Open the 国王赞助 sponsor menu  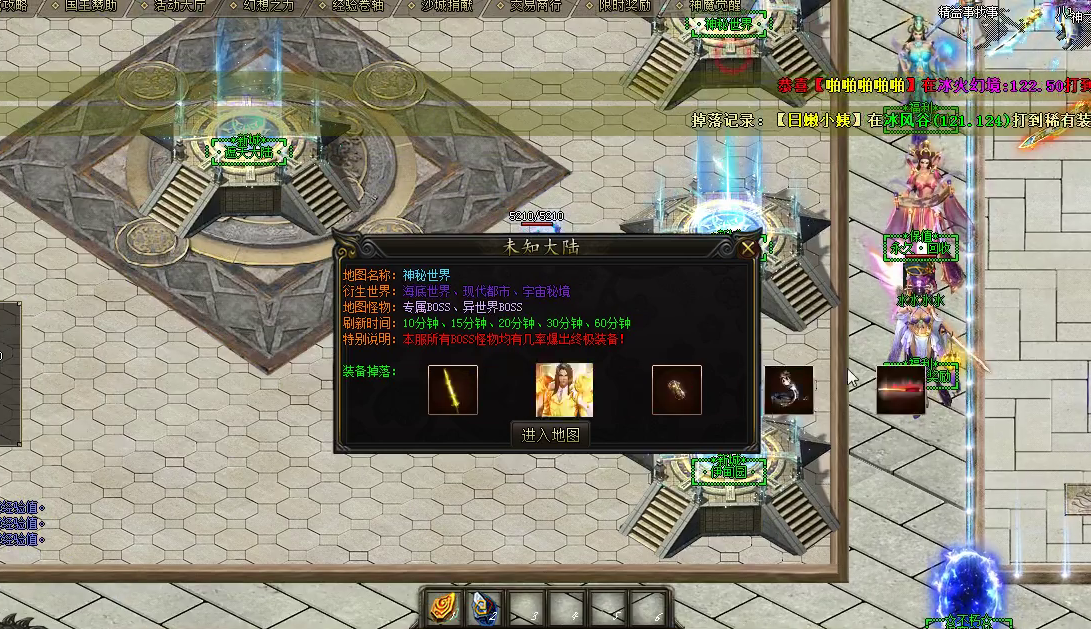click(x=91, y=5)
